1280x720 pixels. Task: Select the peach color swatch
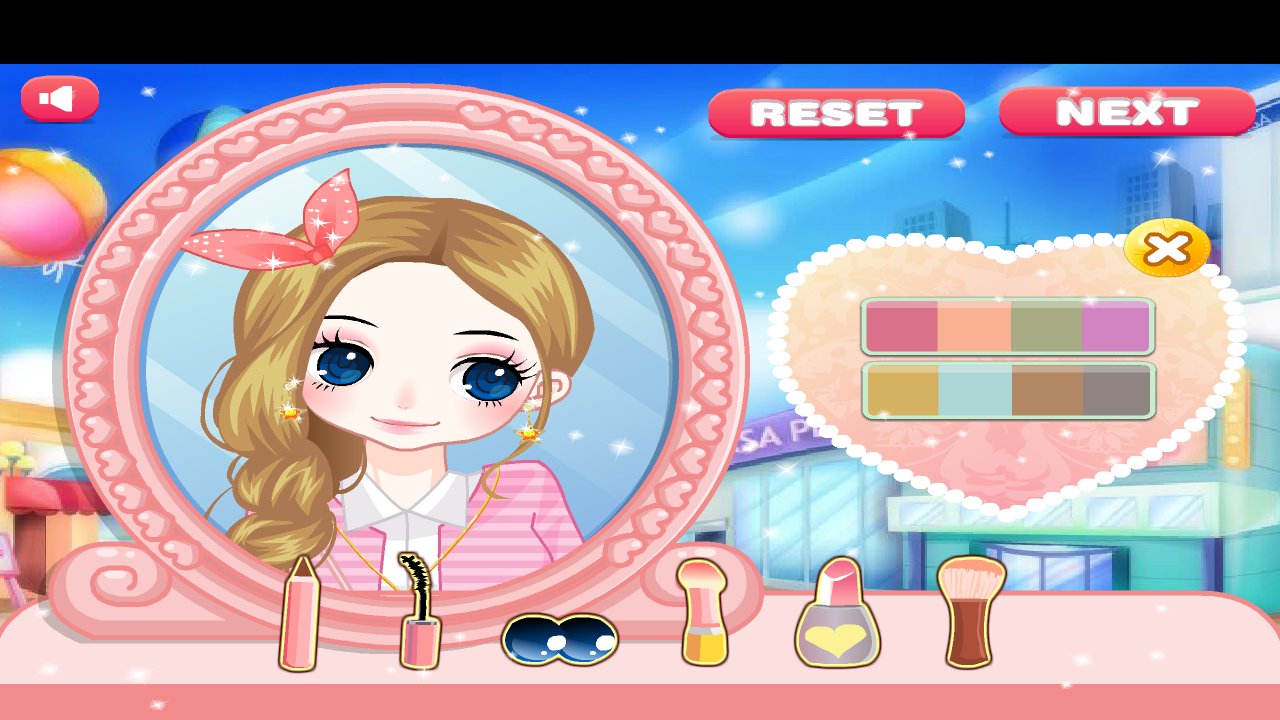(975, 325)
